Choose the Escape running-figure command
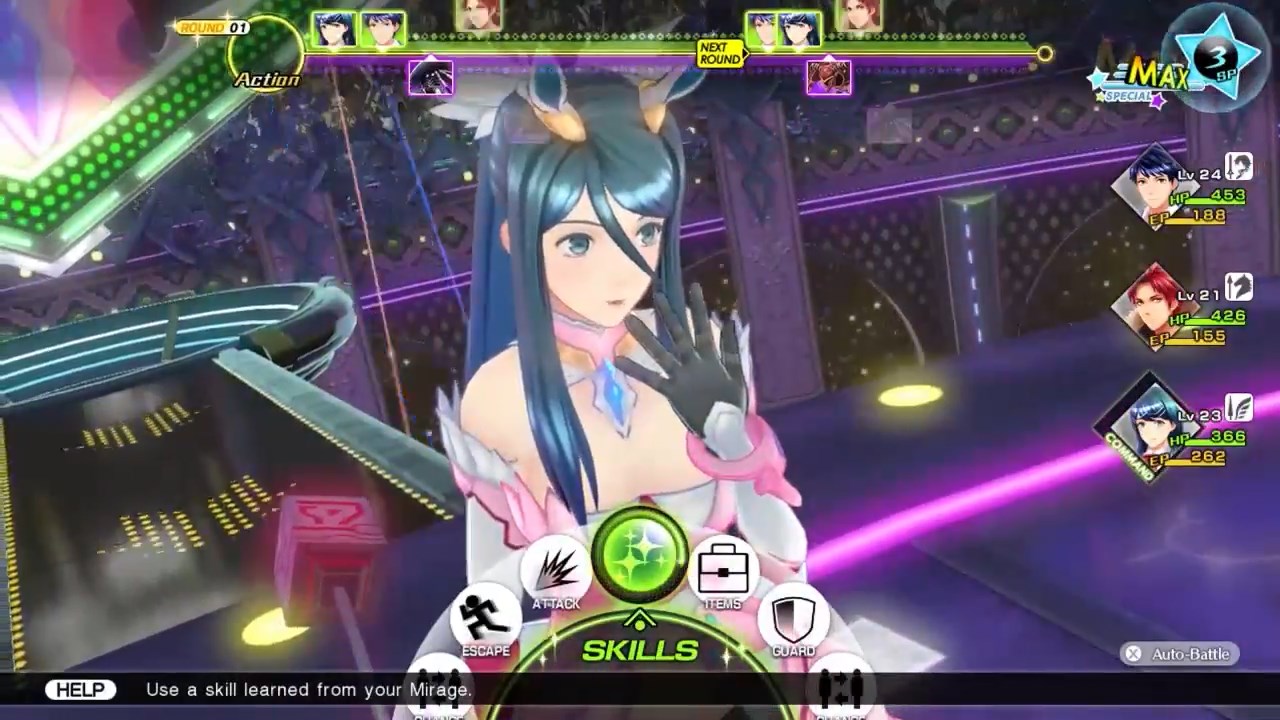The image size is (1280, 720). (486, 618)
